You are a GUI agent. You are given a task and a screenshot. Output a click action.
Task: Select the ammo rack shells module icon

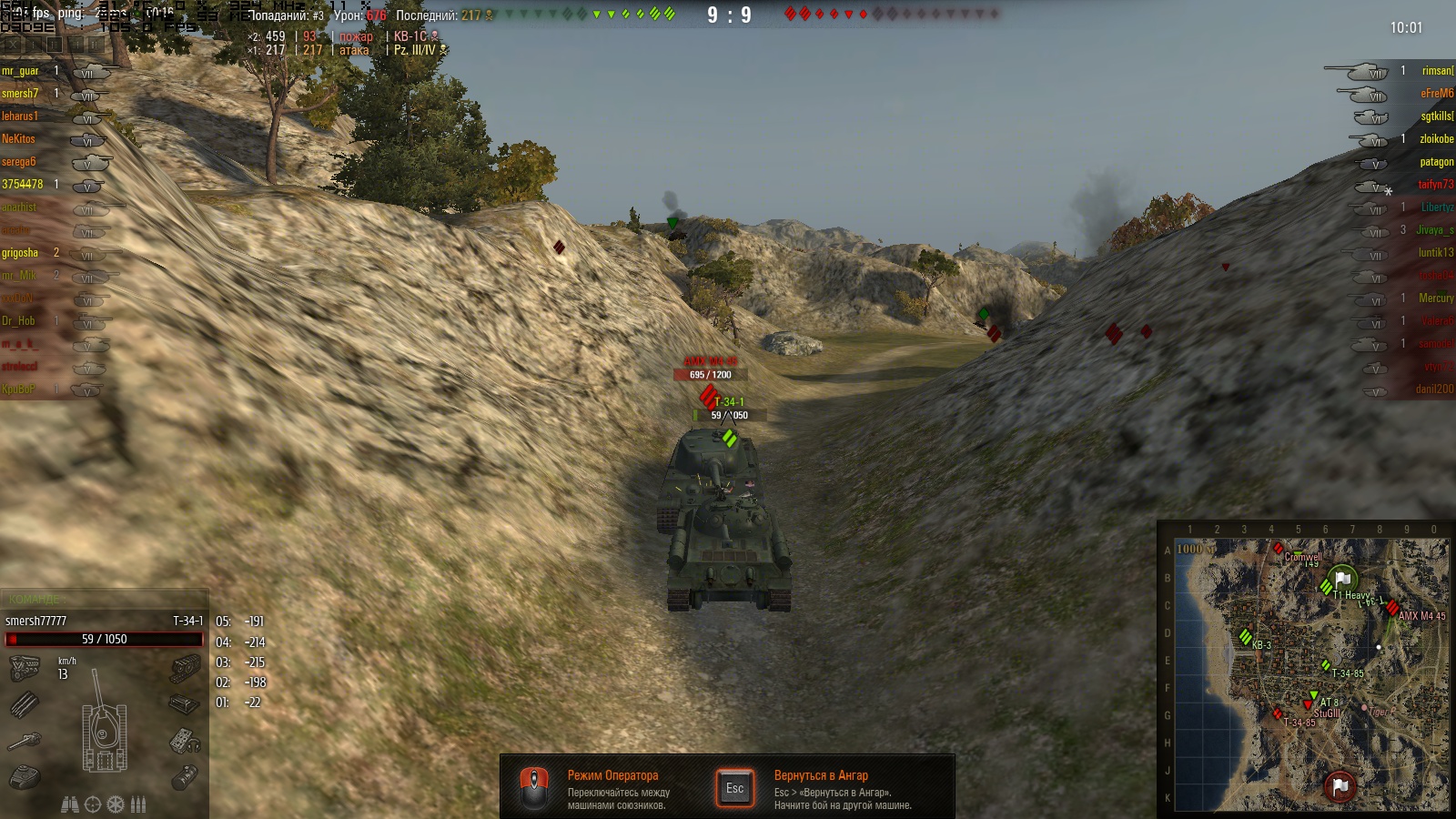click(x=25, y=703)
